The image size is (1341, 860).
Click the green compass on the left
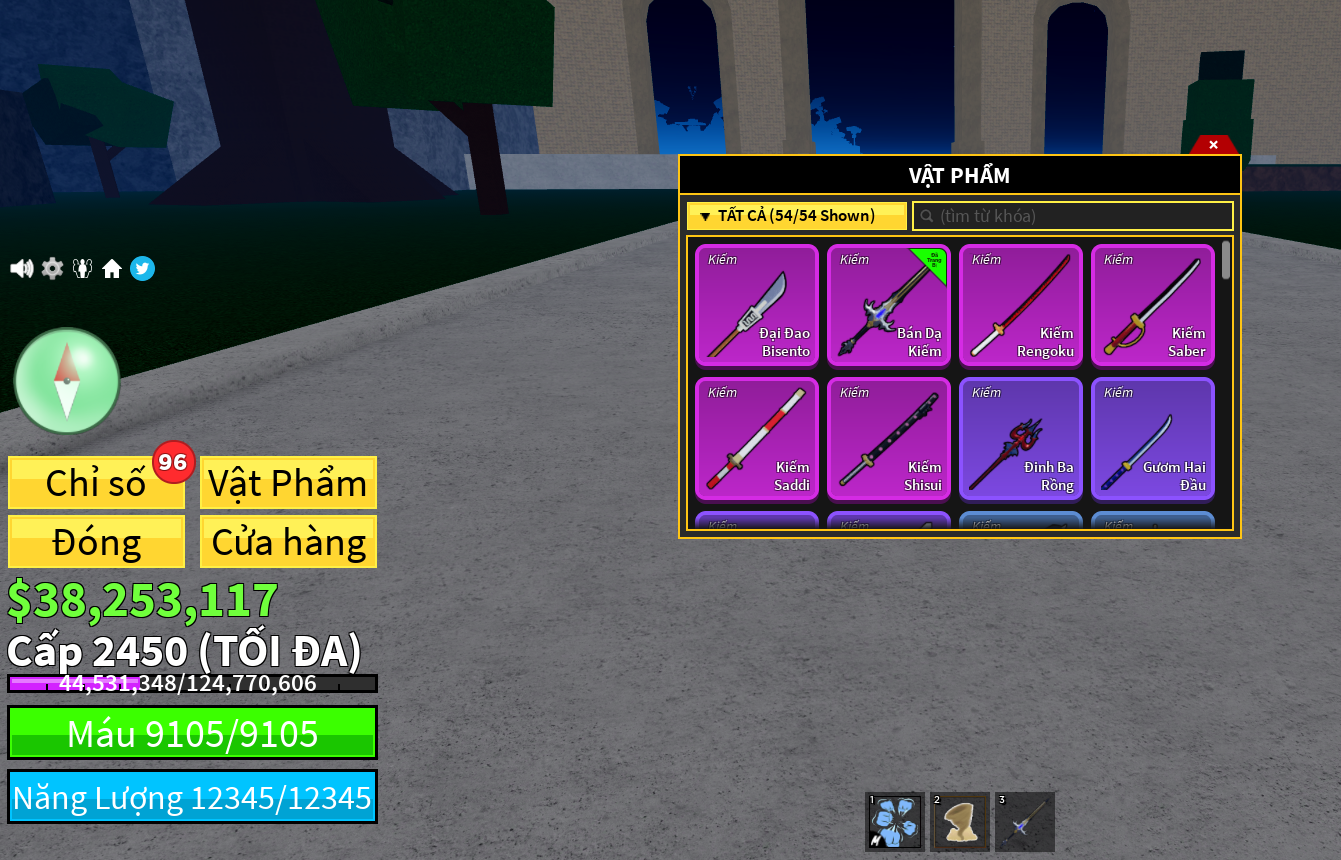(66, 381)
